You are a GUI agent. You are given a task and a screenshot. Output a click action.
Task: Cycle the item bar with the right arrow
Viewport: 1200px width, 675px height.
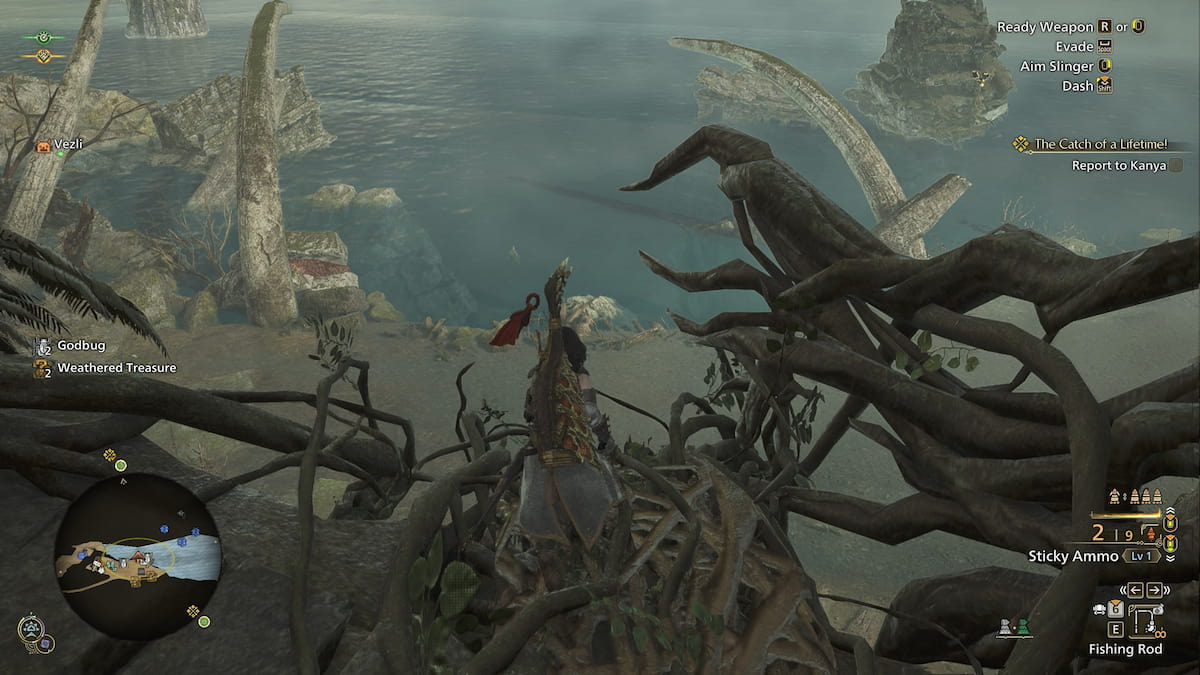tap(1154, 589)
